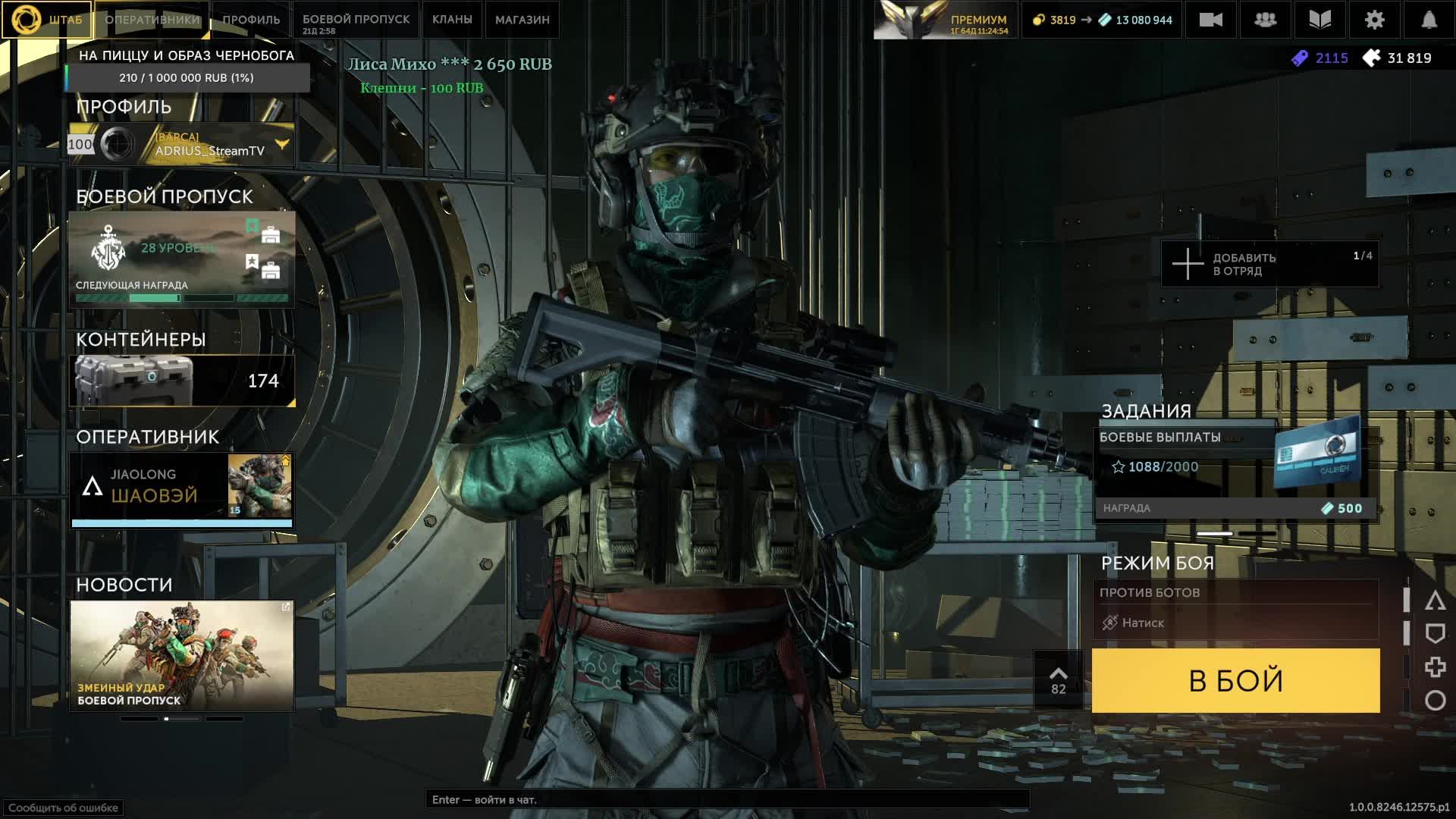Open the friends group icon
Viewport: 1456px width, 819px height.
[x=1265, y=20]
